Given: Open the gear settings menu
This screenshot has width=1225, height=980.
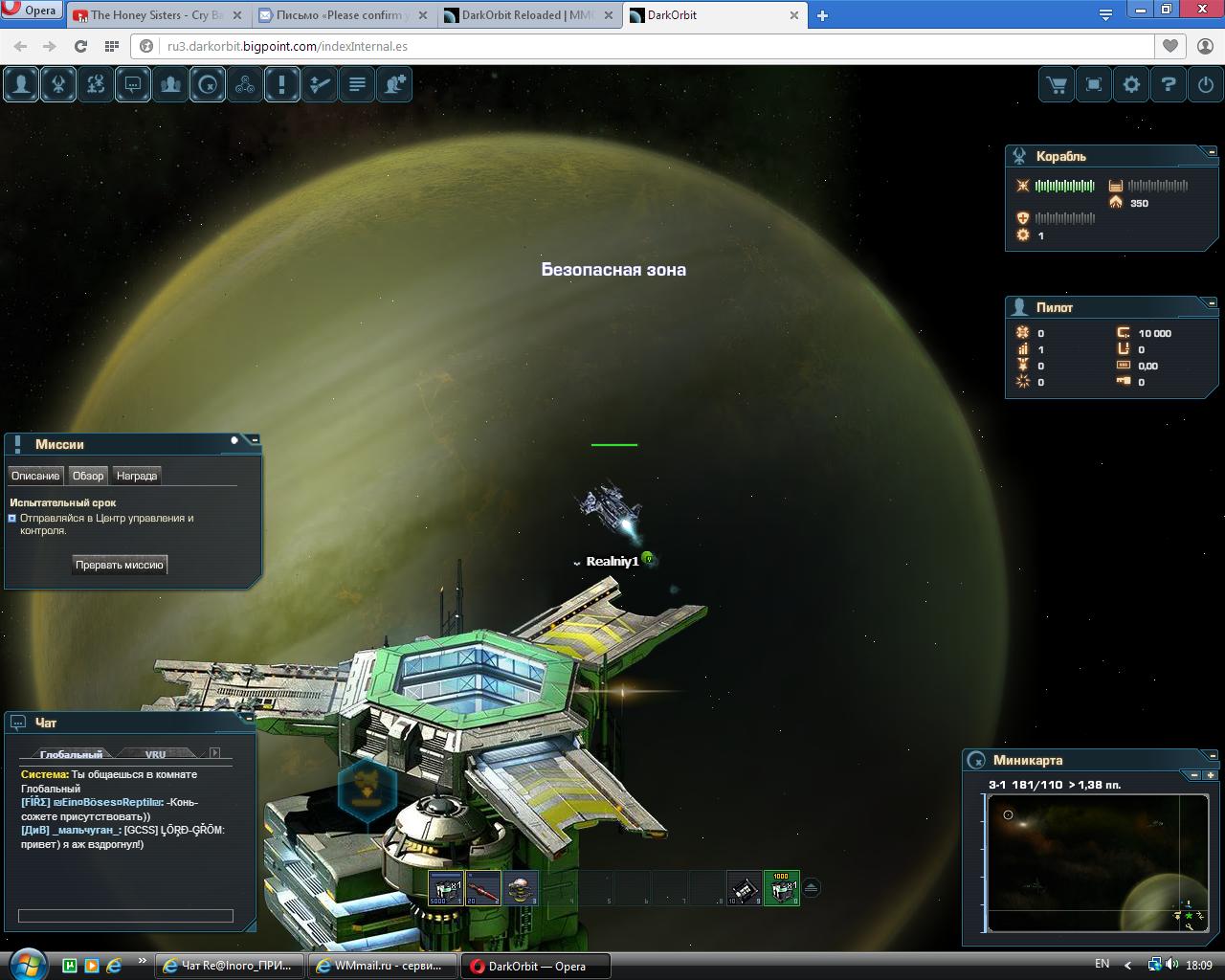Looking at the screenshot, I should [1131, 84].
